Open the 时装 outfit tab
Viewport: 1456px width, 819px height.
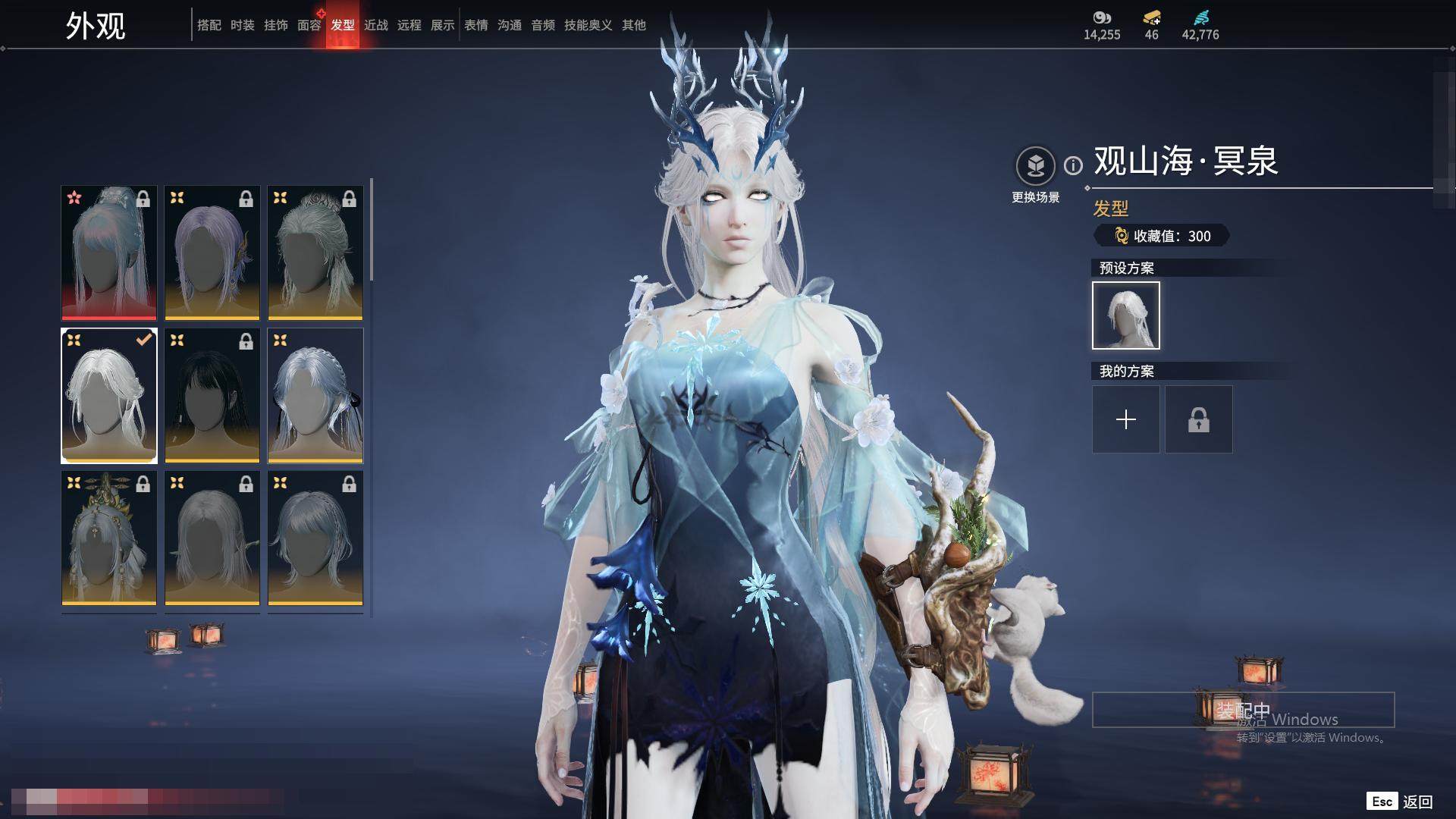click(243, 25)
